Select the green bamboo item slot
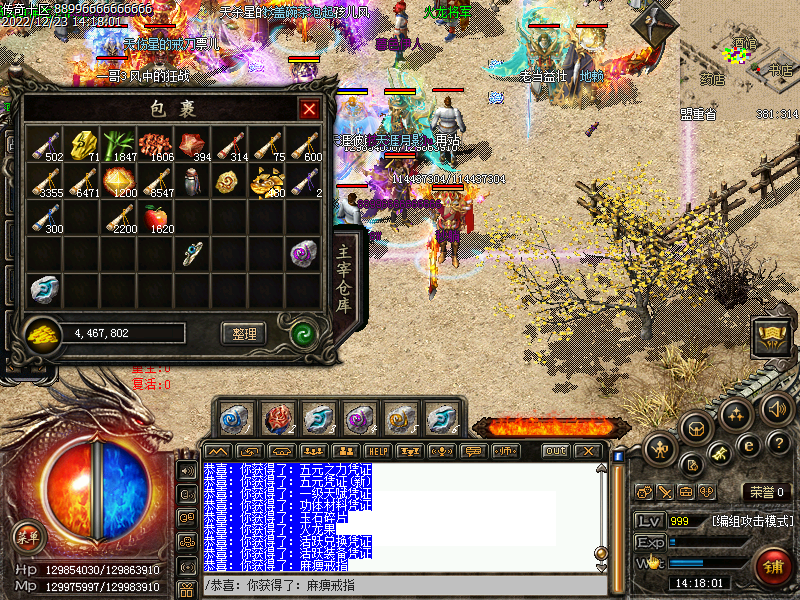 coord(122,144)
